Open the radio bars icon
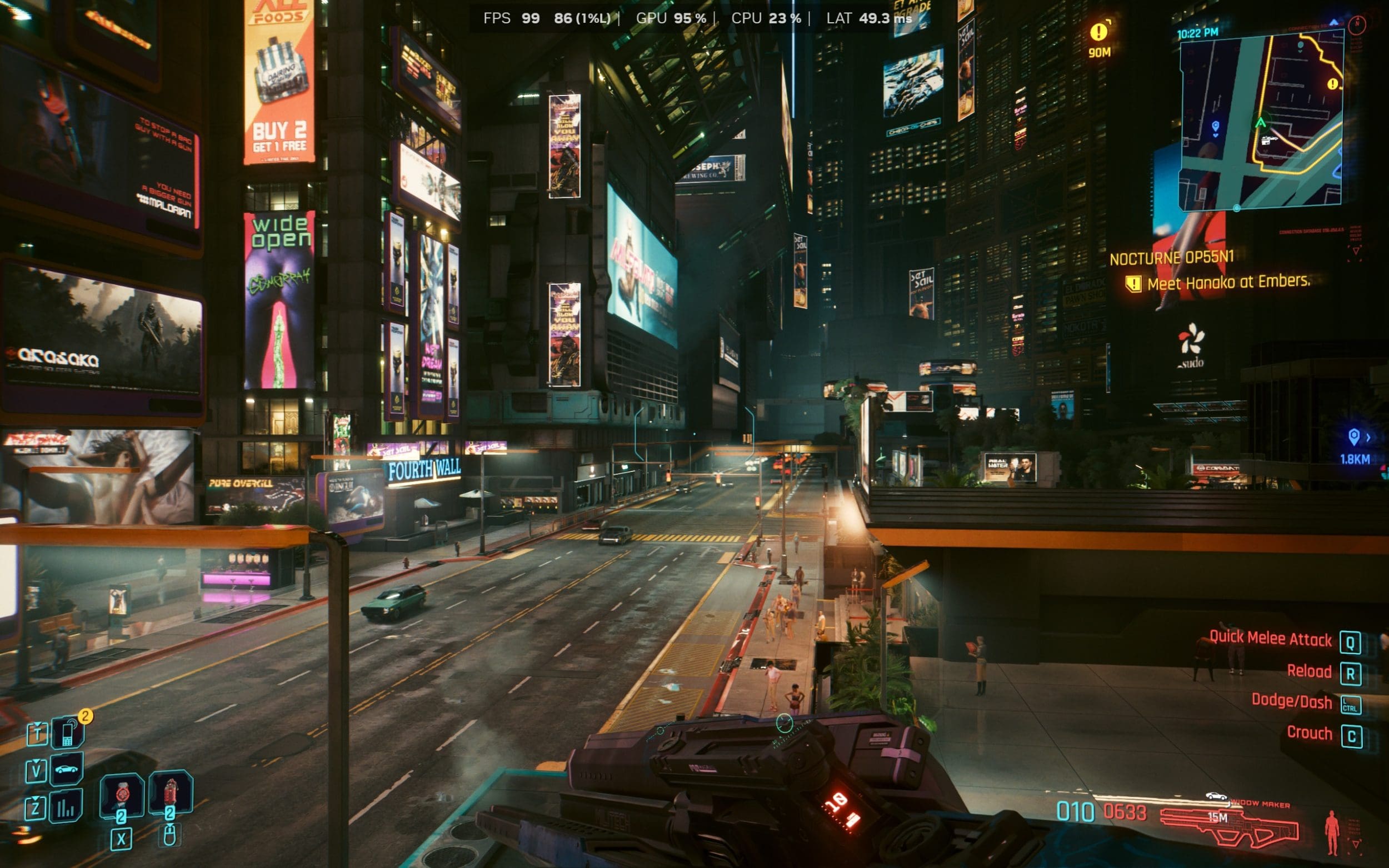Viewport: 1389px width, 868px height. pyautogui.click(x=66, y=806)
